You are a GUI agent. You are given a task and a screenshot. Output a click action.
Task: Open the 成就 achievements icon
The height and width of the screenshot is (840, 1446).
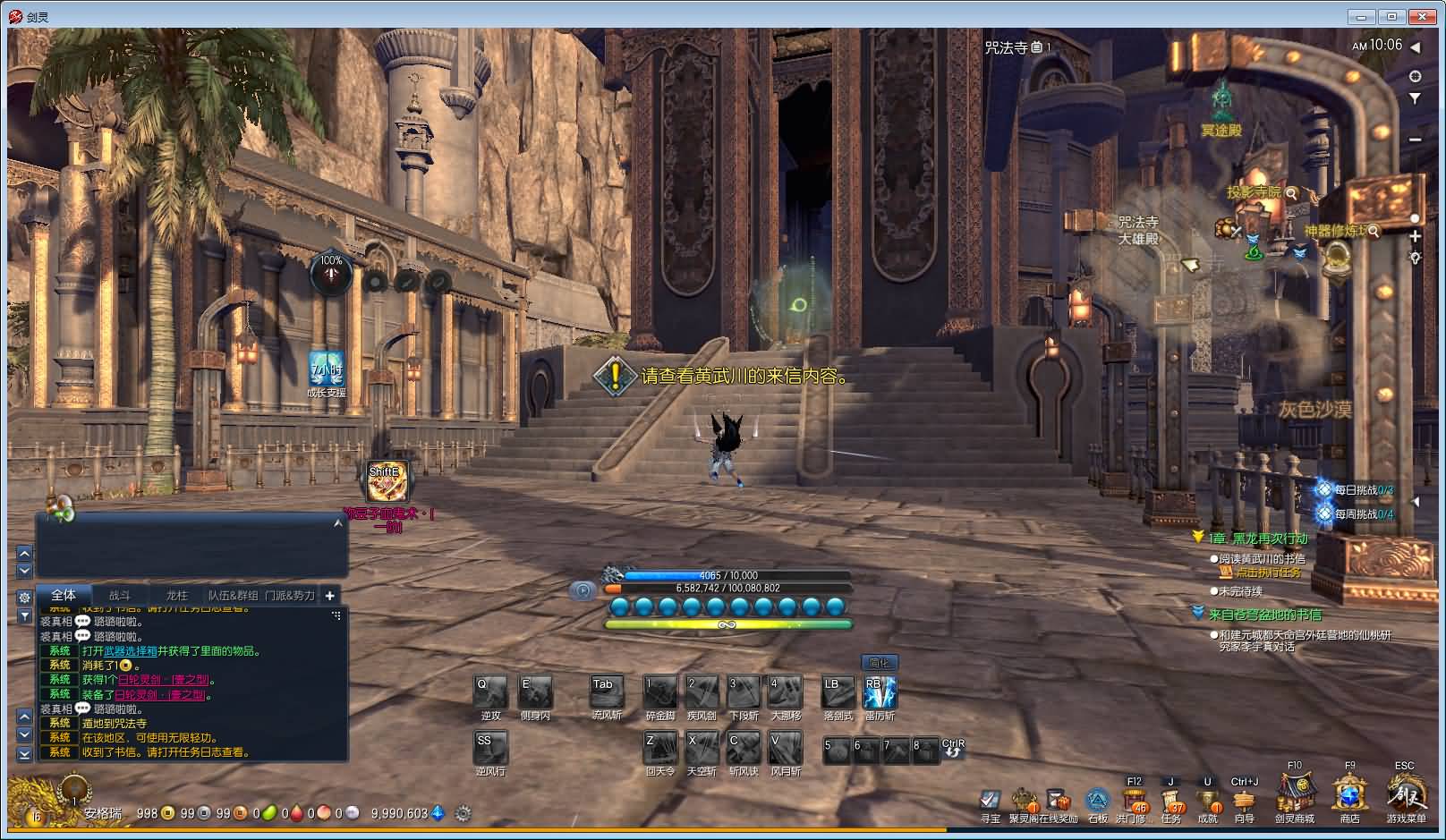[1208, 802]
